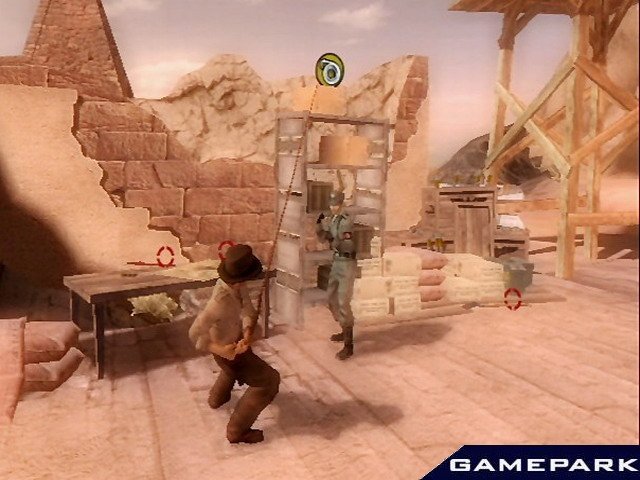Viewport: 640px width, 480px height.
Task: Click the Gamepark watermark logo
Action: click(x=540, y=464)
